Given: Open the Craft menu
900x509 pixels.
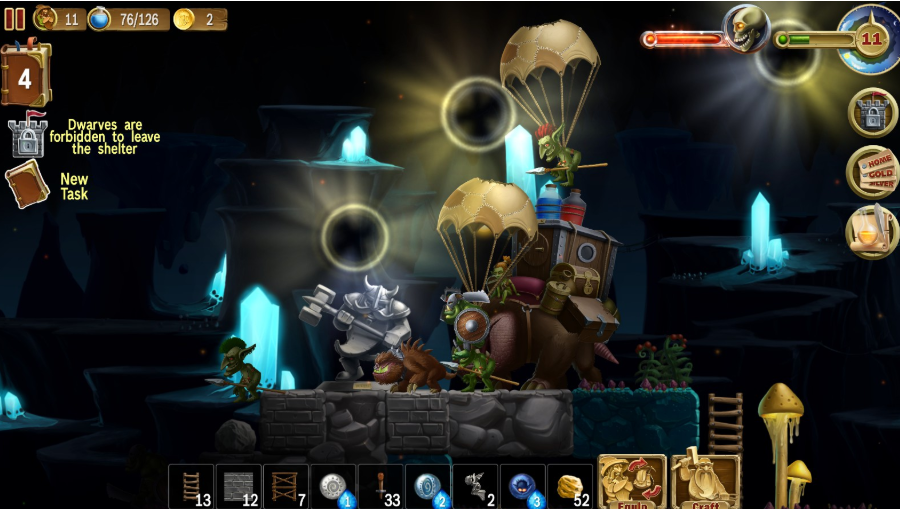Looking at the screenshot, I should click(x=705, y=482).
